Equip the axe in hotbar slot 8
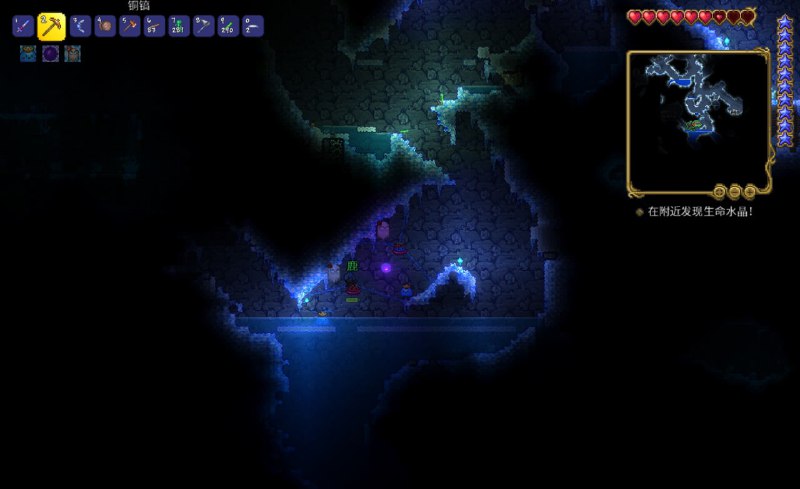This screenshot has height=489, width=800. pos(204,26)
